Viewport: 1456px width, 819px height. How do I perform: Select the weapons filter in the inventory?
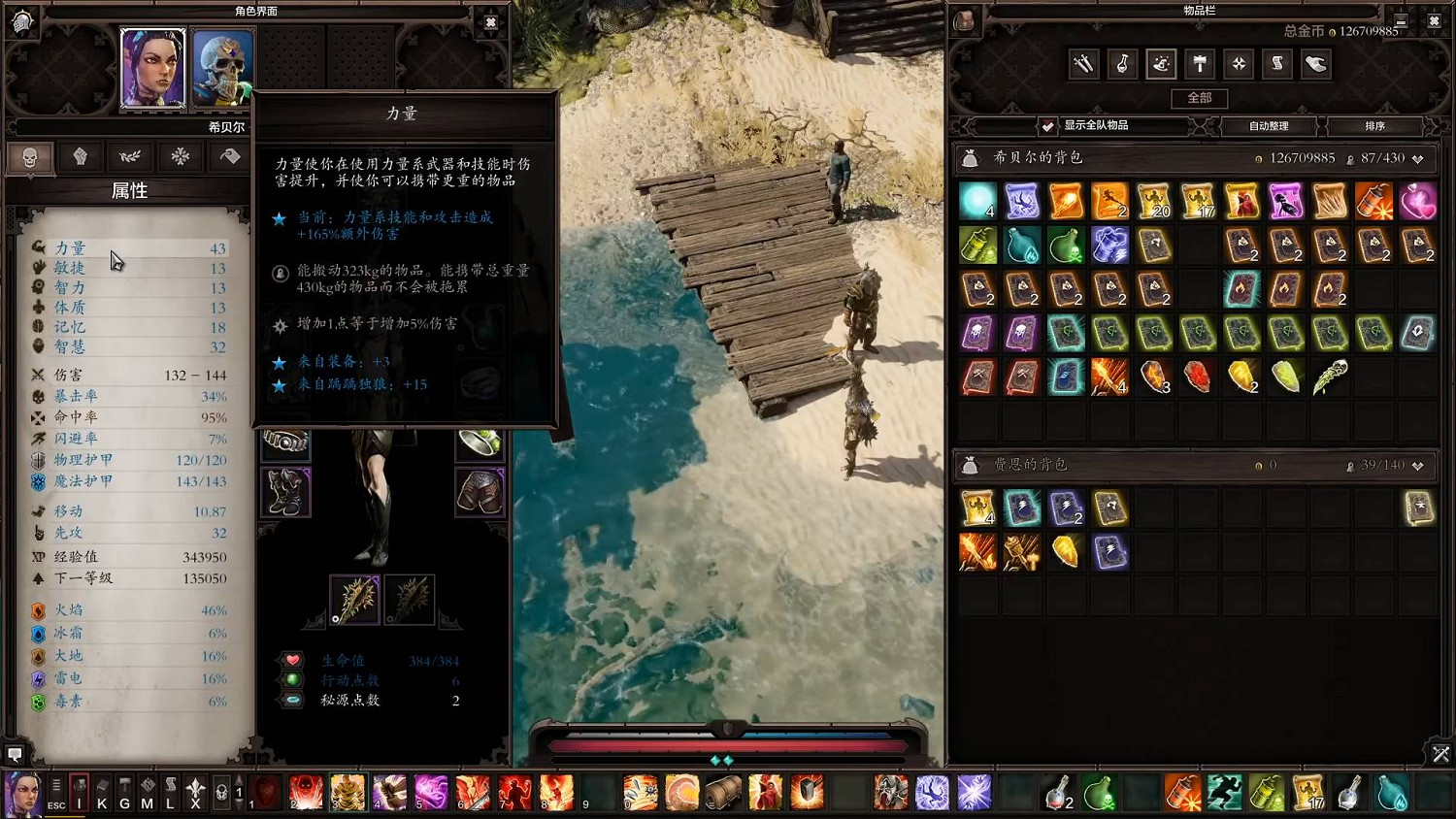[1083, 64]
